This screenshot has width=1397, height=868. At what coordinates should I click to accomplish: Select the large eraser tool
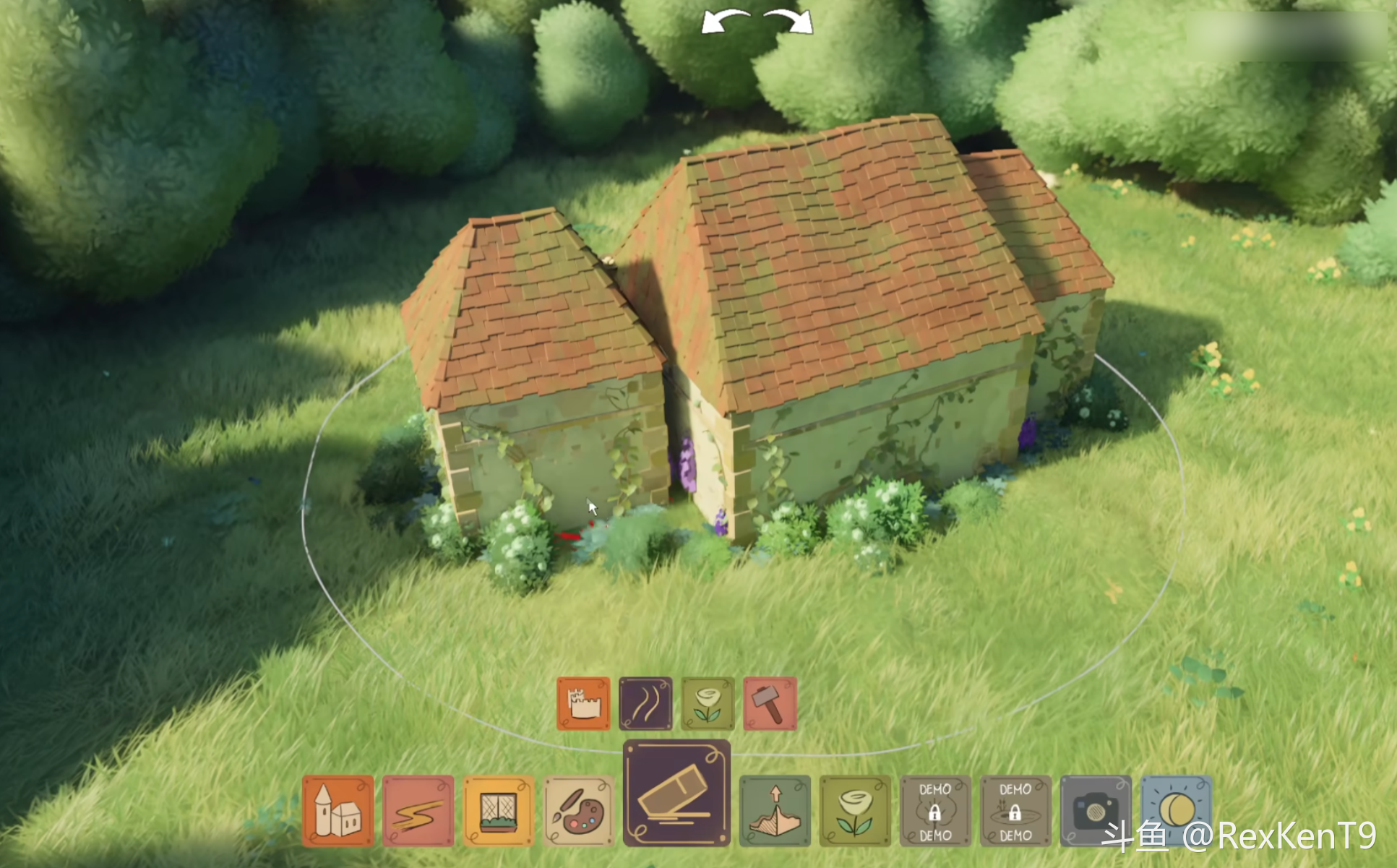(x=676, y=793)
